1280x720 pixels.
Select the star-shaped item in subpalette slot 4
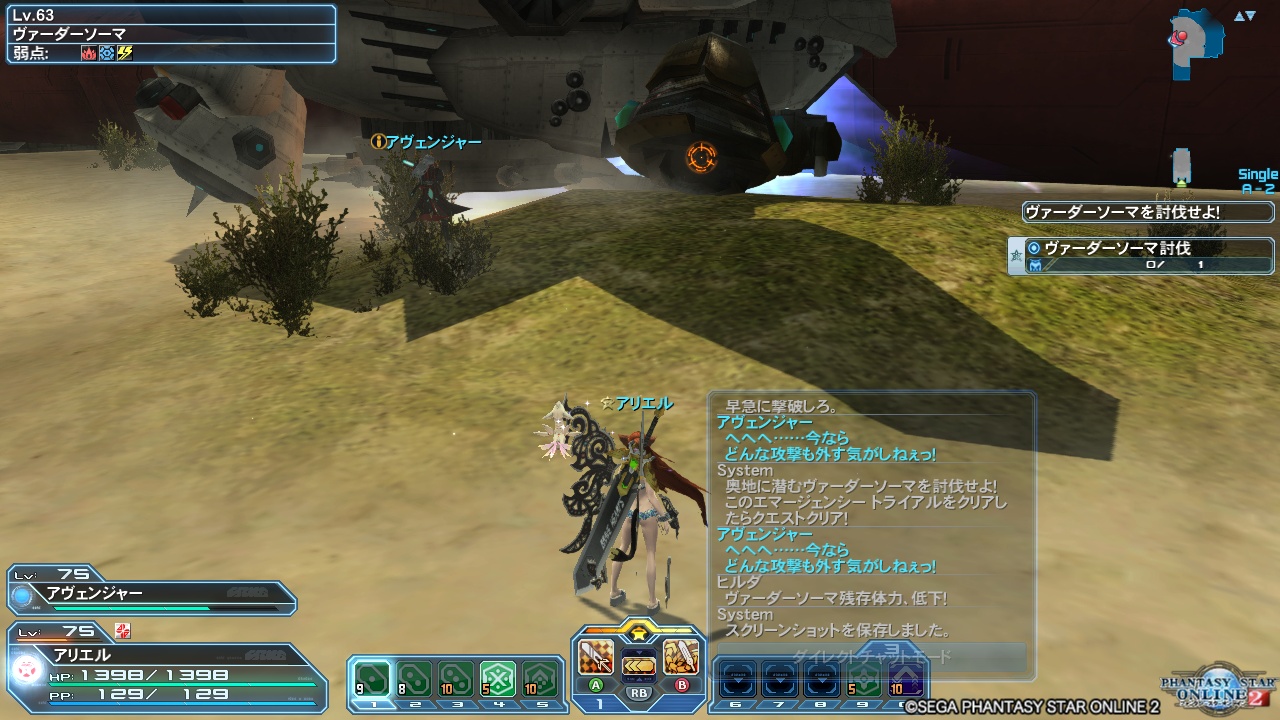(497, 676)
